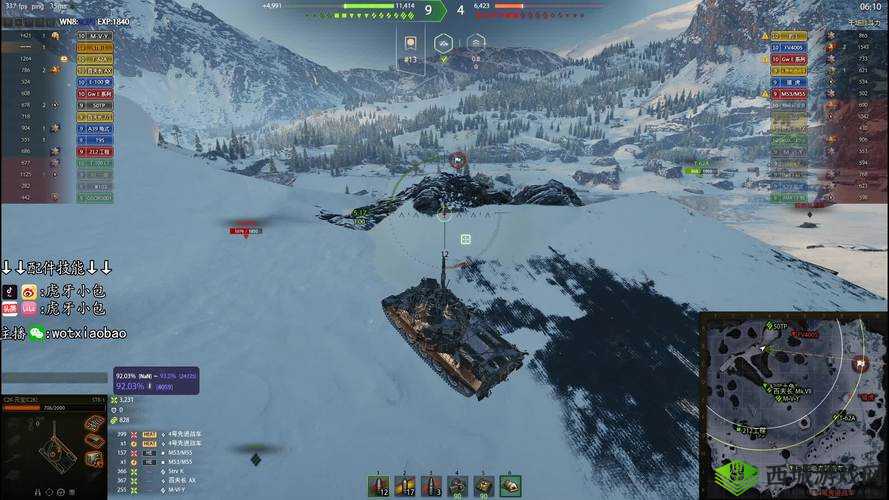This screenshot has height=500, width=889.
Task: Select the M-V-Y row in the left team list
Action: pos(97,35)
